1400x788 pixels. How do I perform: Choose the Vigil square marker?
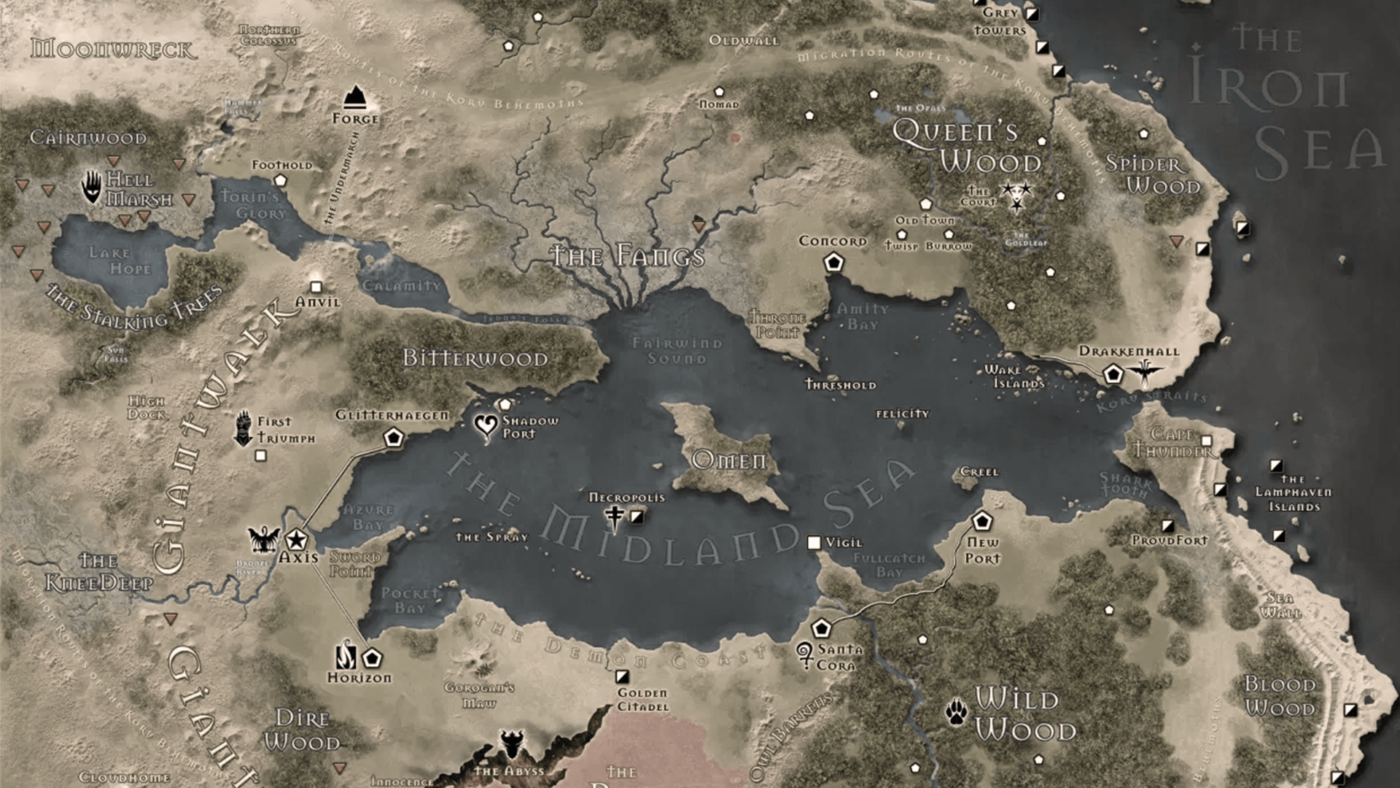click(814, 542)
